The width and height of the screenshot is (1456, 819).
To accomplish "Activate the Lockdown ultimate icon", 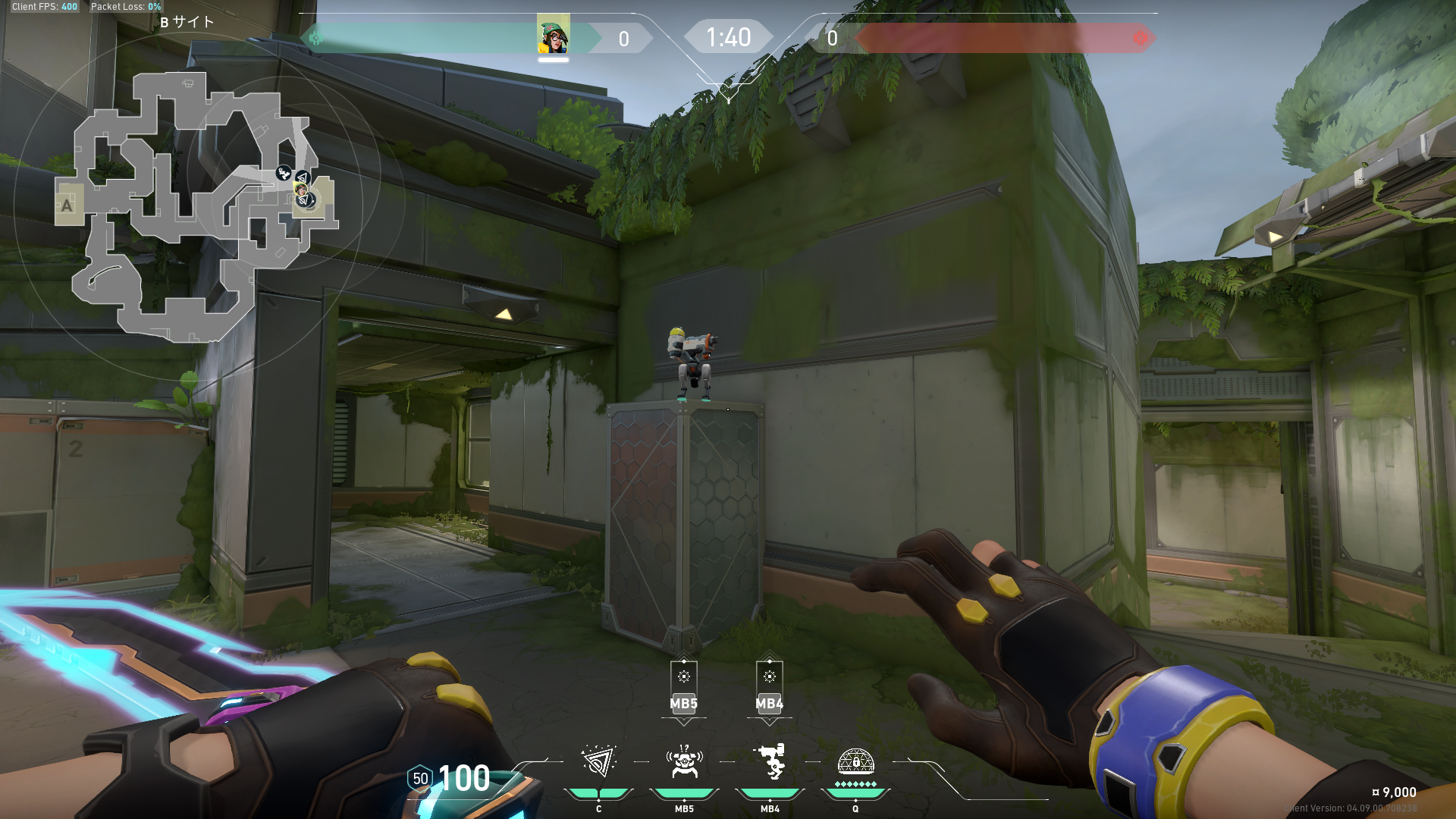I will click(x=855, y=761).
